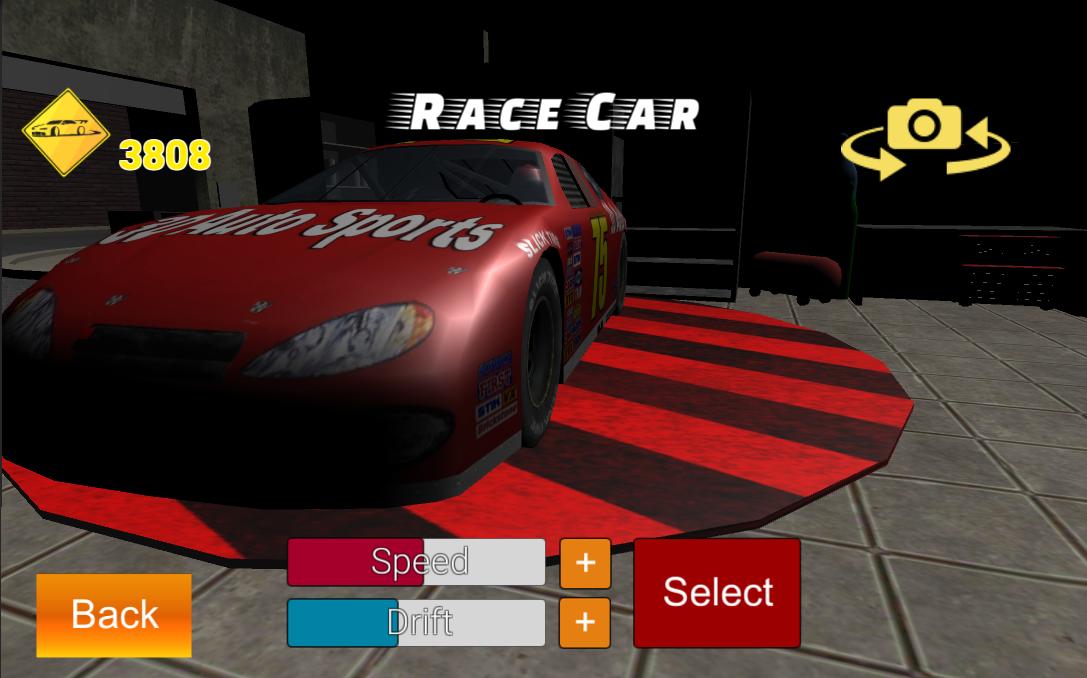
Task: Upgrade Speed with its plus button
Action: pos(585,563)
